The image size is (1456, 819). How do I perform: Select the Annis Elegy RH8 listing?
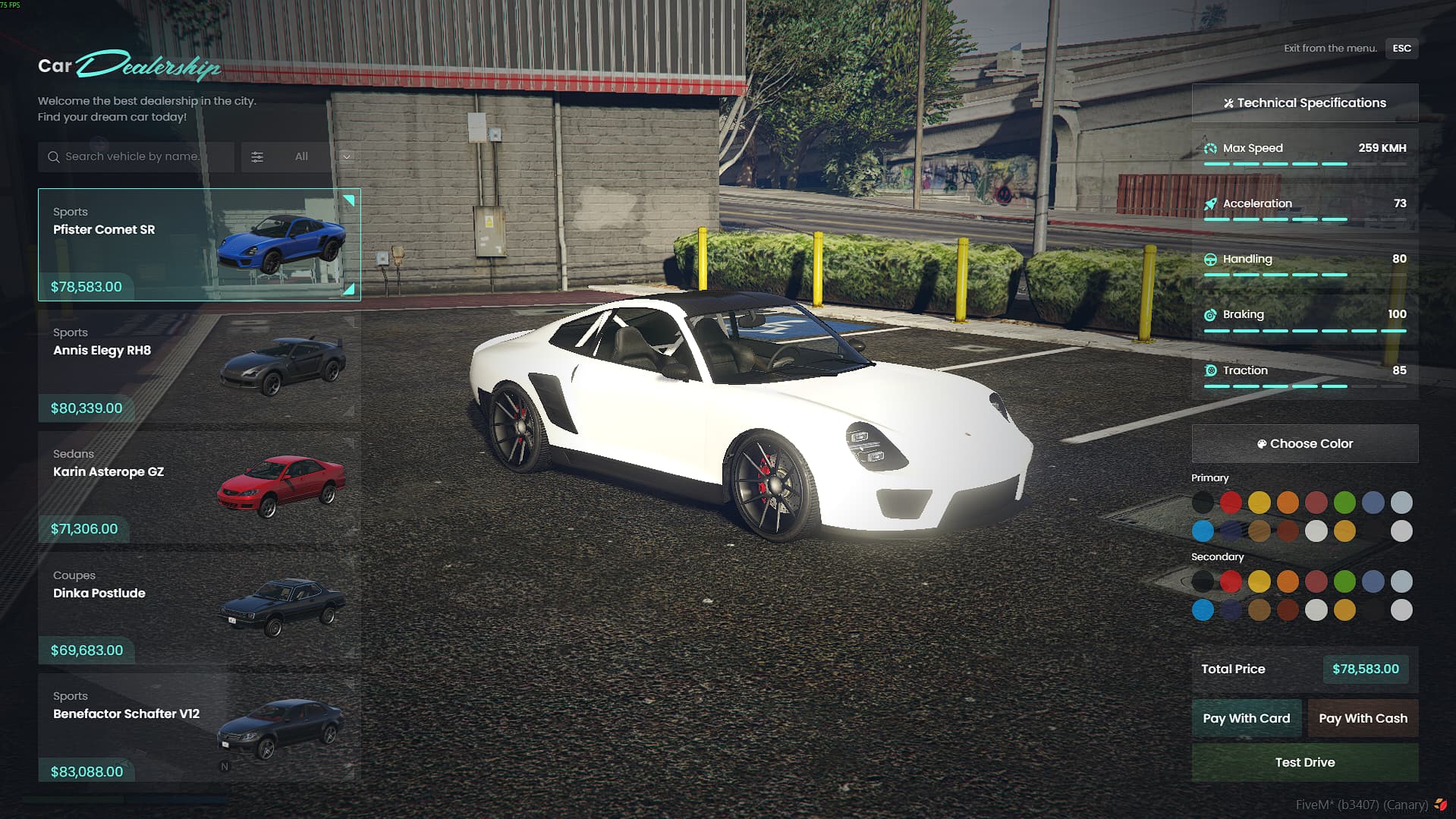point(197,365)
